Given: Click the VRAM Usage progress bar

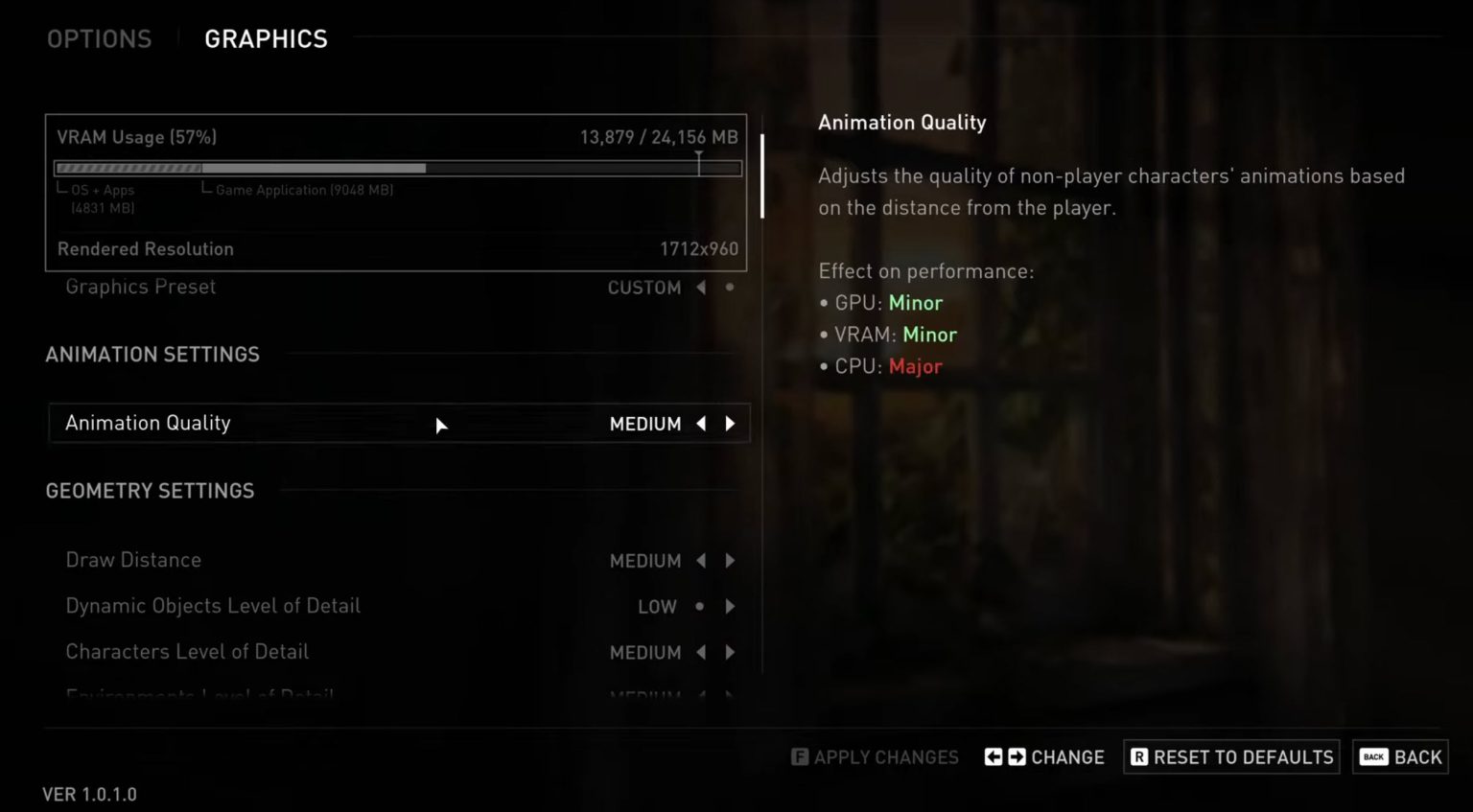Looking at the screenshot, I should (x=398, y=167).
